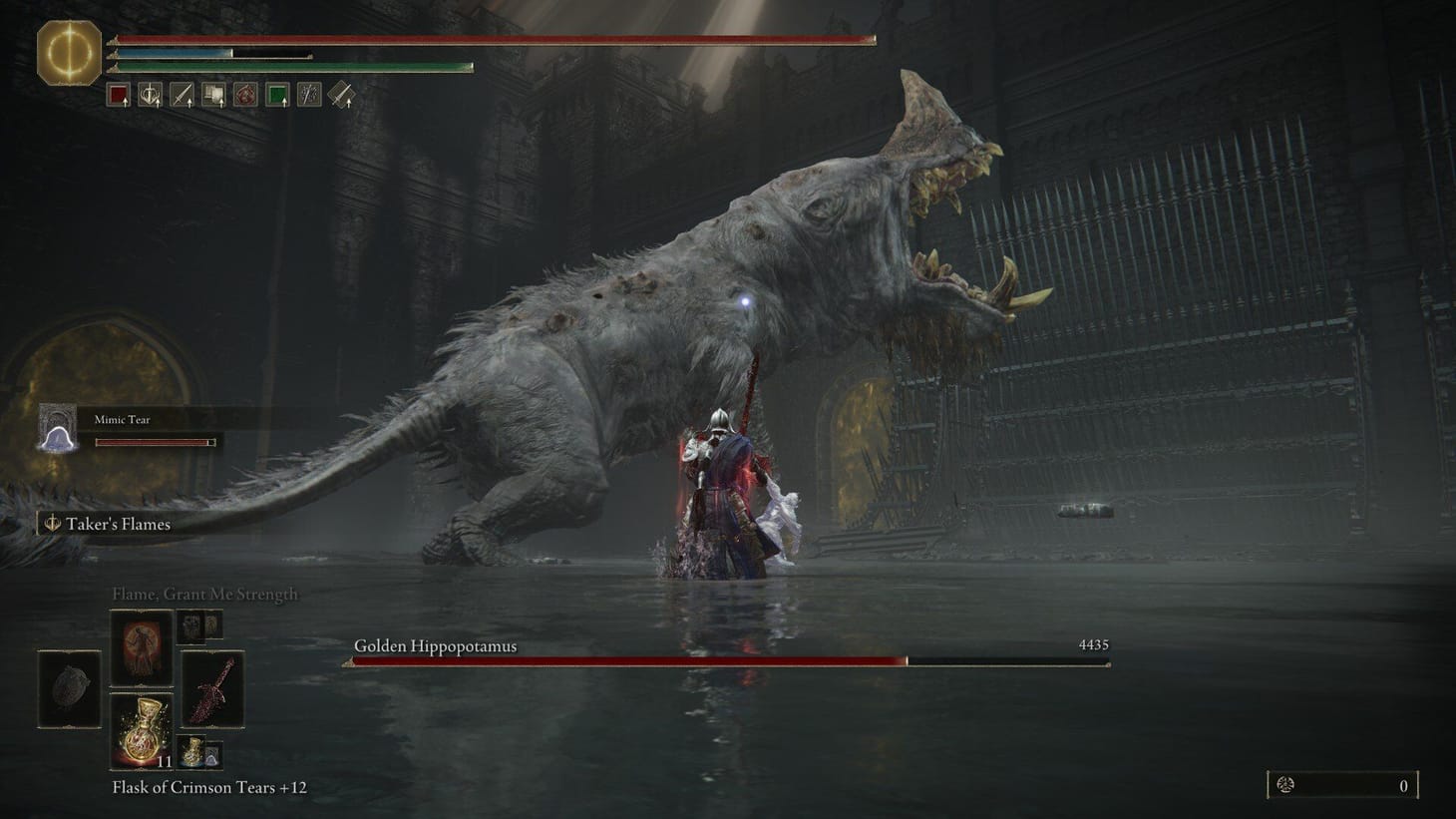
Task: Click the golden medallion emblem top-left
Action: (68, 47)
